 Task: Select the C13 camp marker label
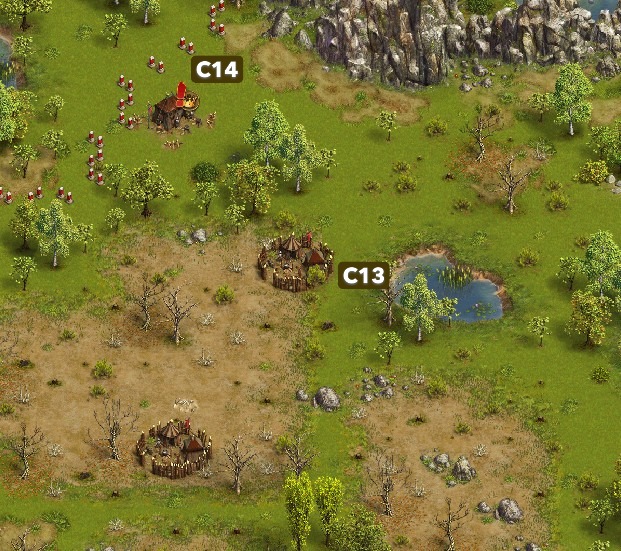point(363,275)
